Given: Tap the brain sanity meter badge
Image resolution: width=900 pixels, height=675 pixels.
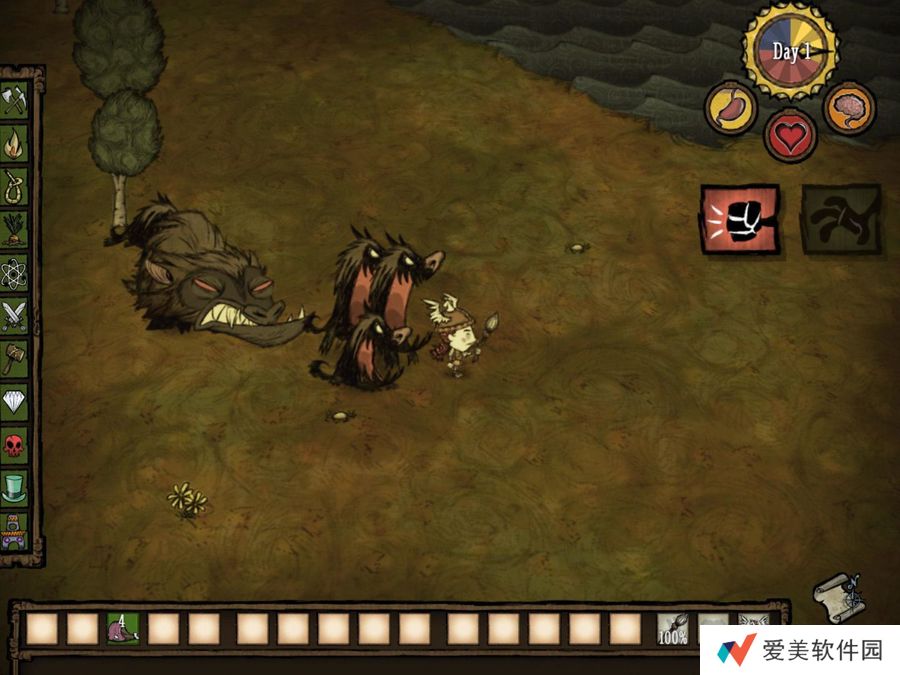Looking at the screenshot, I should pyautogui.click(x=849, y=107).
